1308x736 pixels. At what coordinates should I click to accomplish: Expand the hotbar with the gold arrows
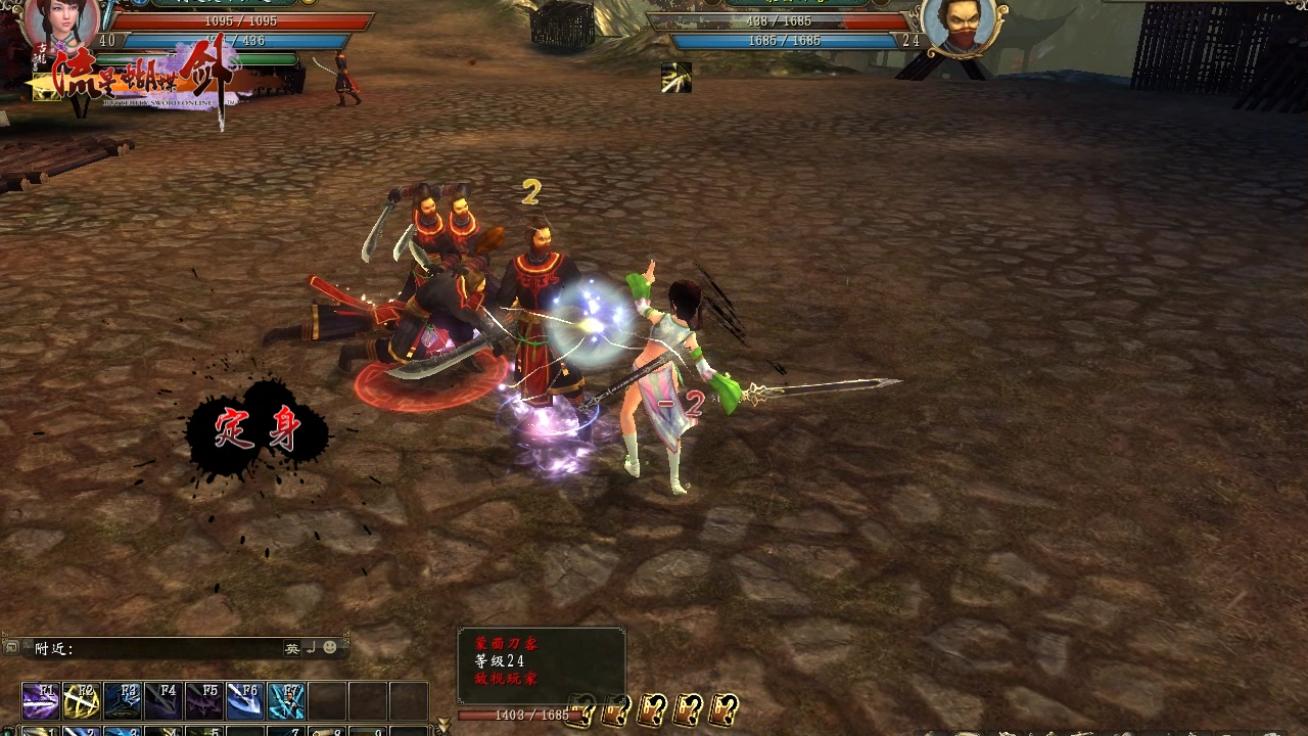click(443, 724)
